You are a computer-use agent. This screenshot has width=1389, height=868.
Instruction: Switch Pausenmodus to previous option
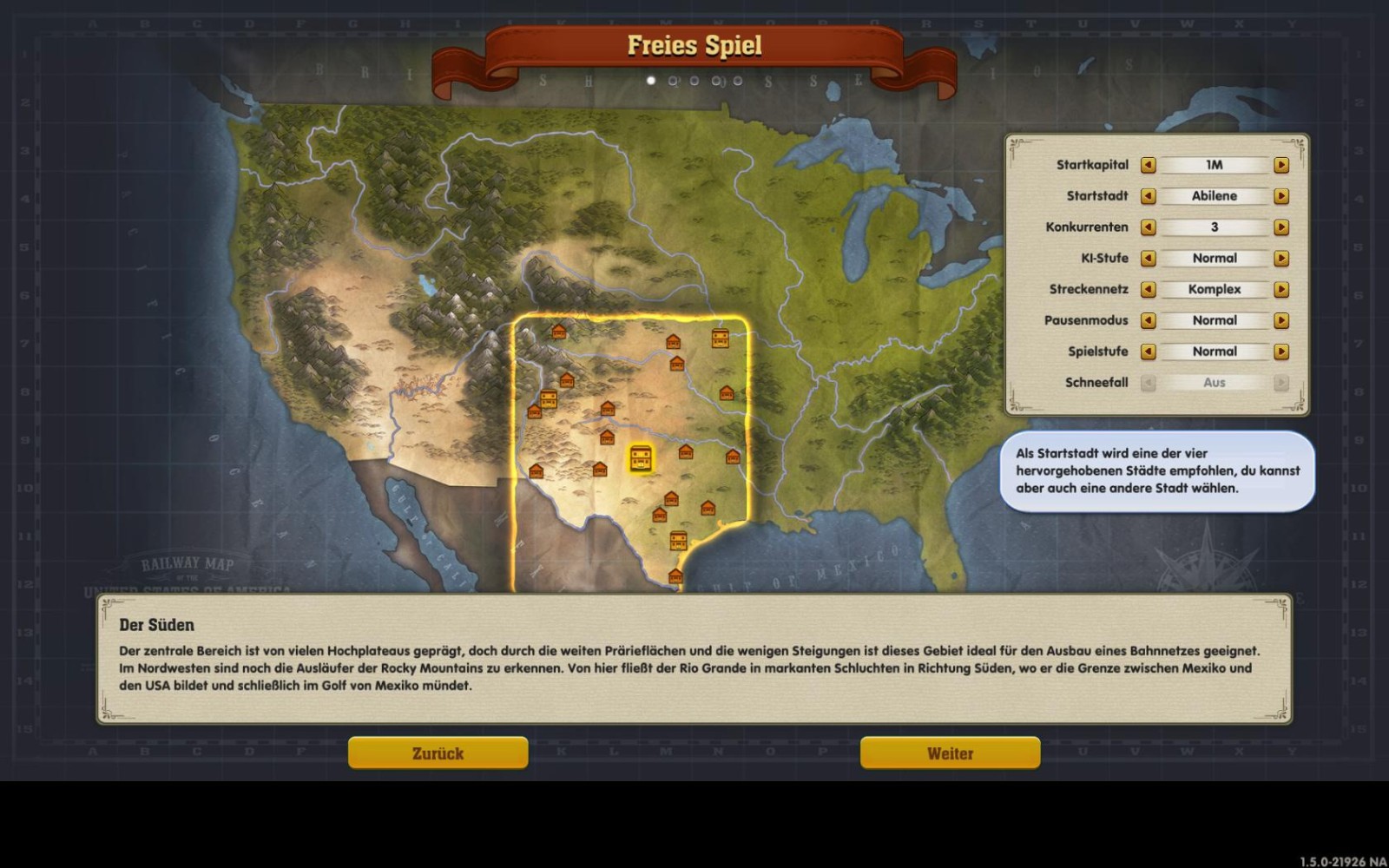click(x=1148, y=321)
